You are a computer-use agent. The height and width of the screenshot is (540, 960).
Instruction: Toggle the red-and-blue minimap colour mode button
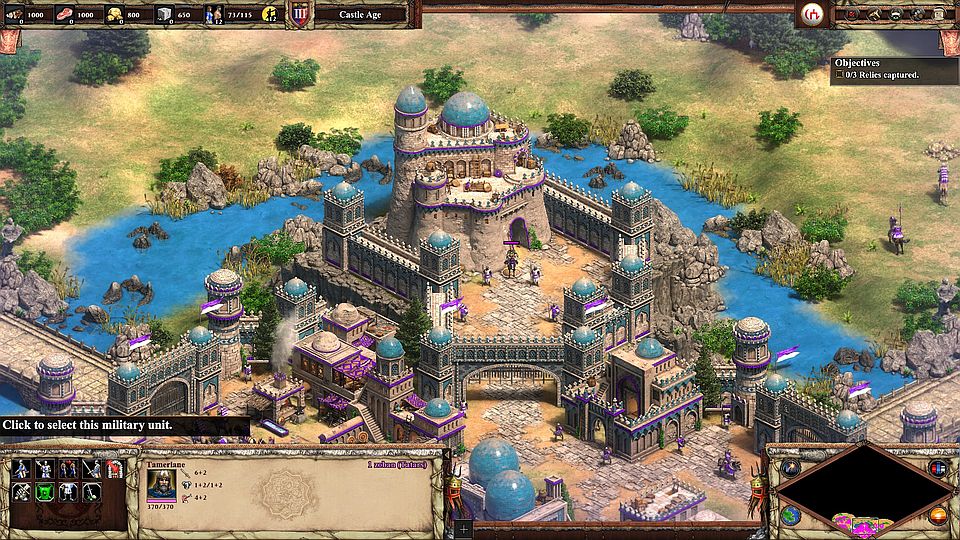[937, 468]
